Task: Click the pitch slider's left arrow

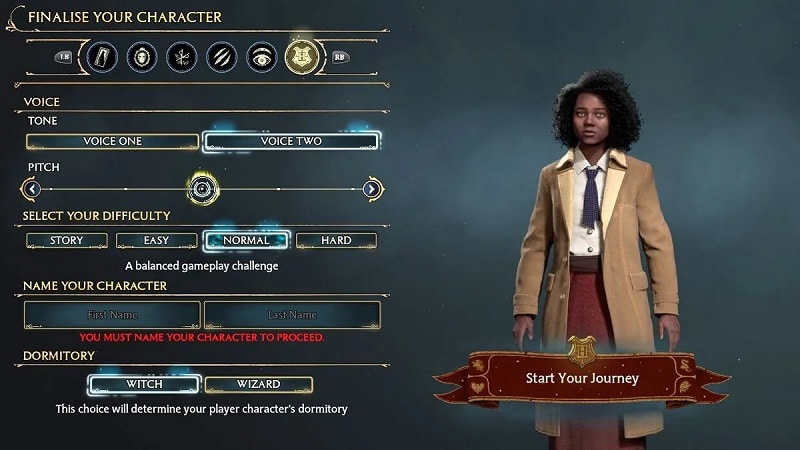Action: pyautogui.click(x=32, y=188)
